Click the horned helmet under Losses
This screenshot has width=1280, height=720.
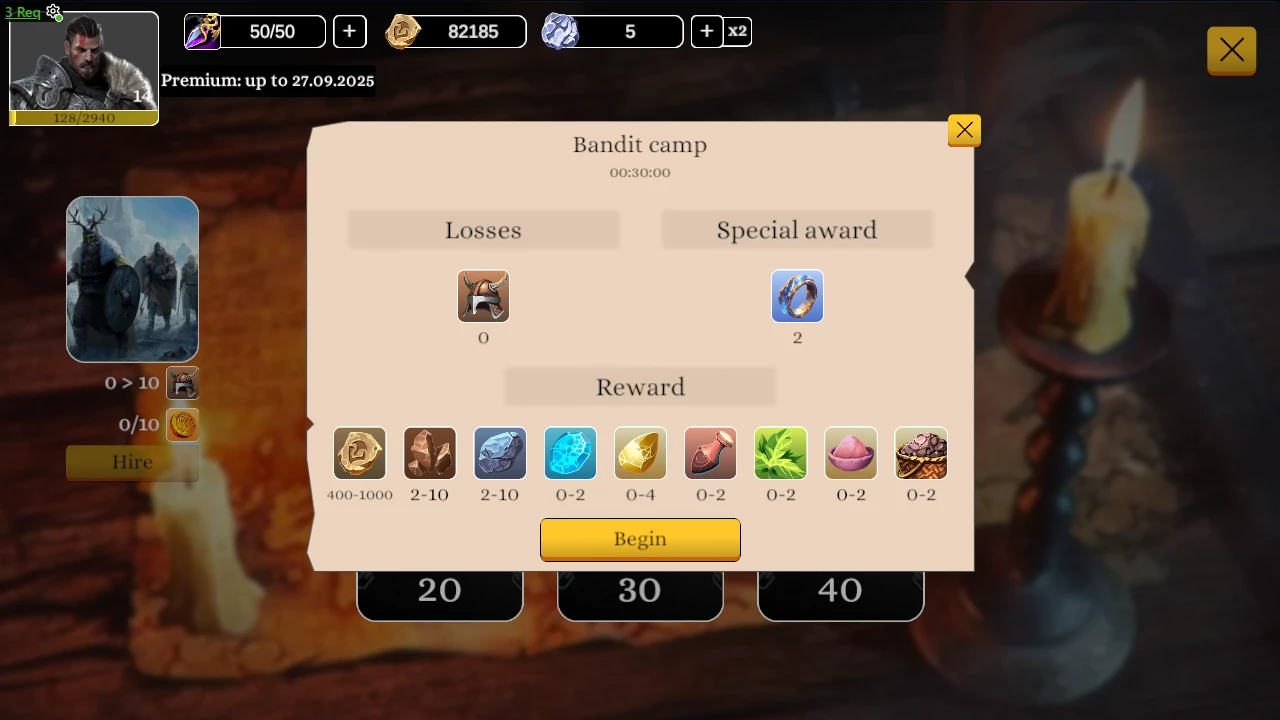point(483,296)
